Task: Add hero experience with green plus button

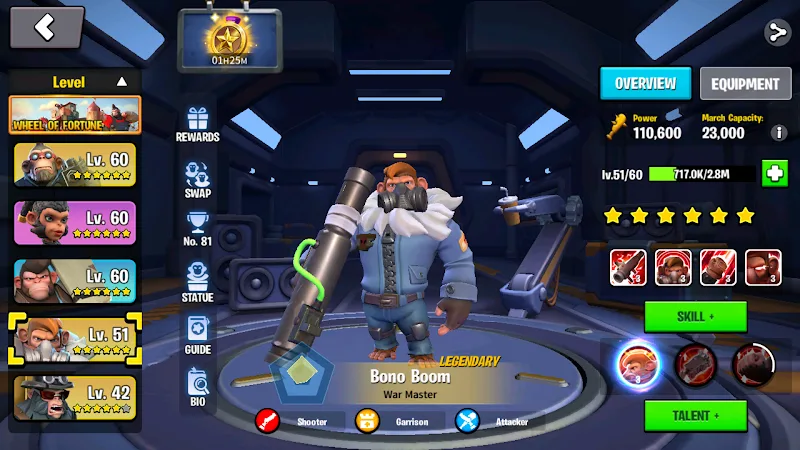Action: [774, 173]
